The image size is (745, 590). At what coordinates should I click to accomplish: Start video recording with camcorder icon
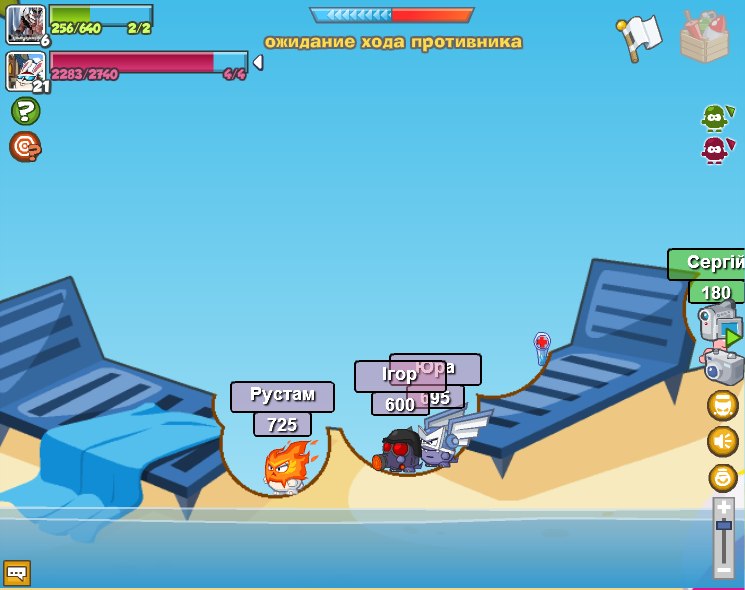click(x=720, y=325)
